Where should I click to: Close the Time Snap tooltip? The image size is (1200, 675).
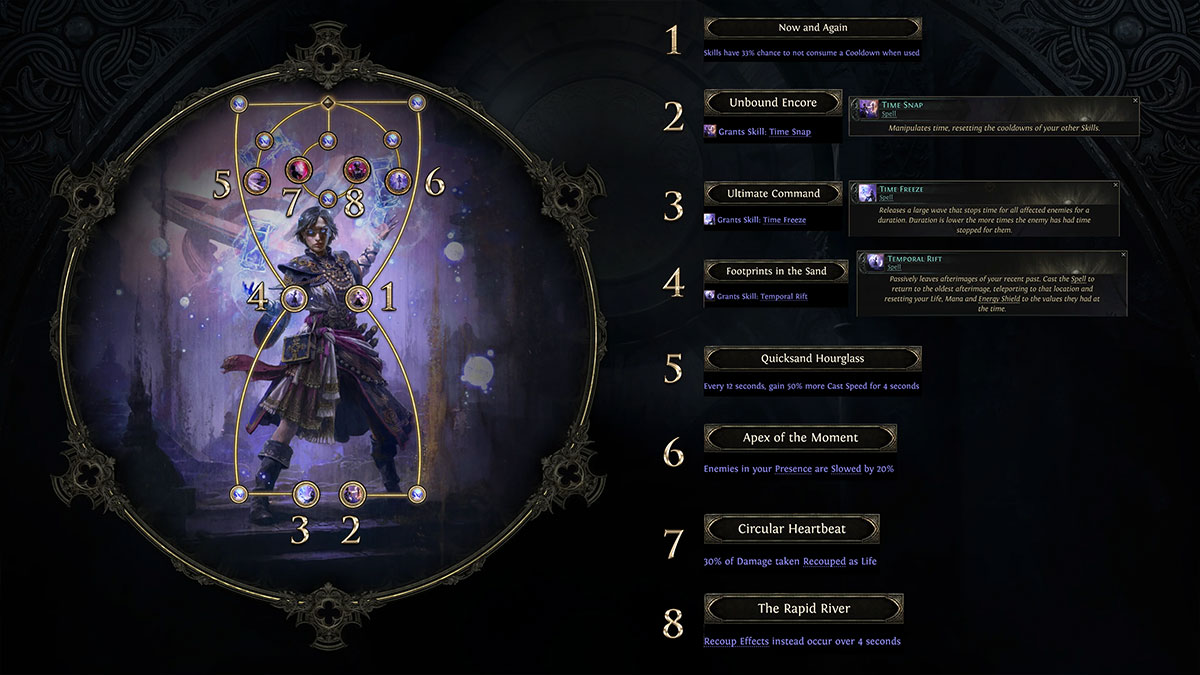[1135, 101]
